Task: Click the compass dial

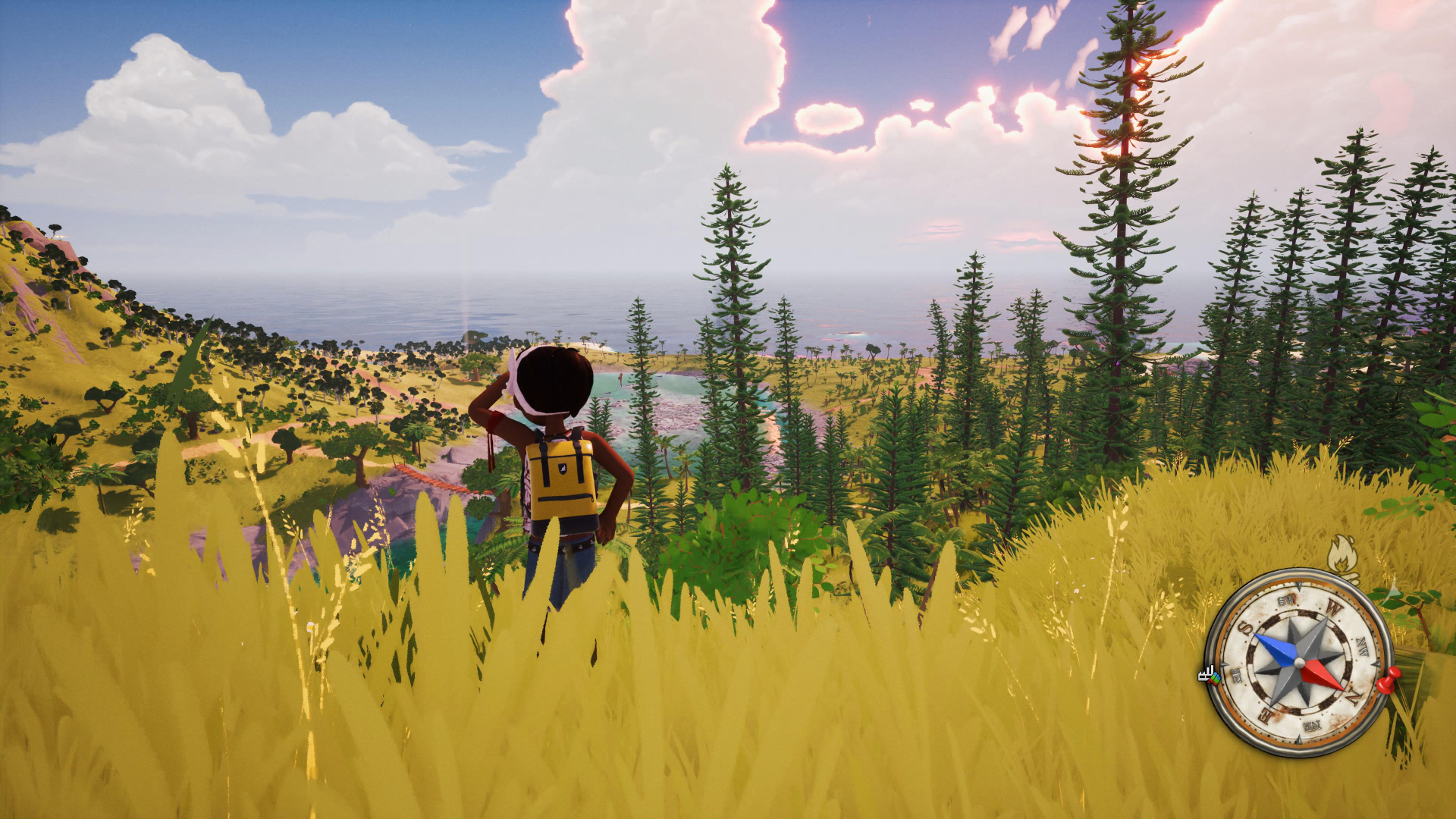Action: (1299, 663)
